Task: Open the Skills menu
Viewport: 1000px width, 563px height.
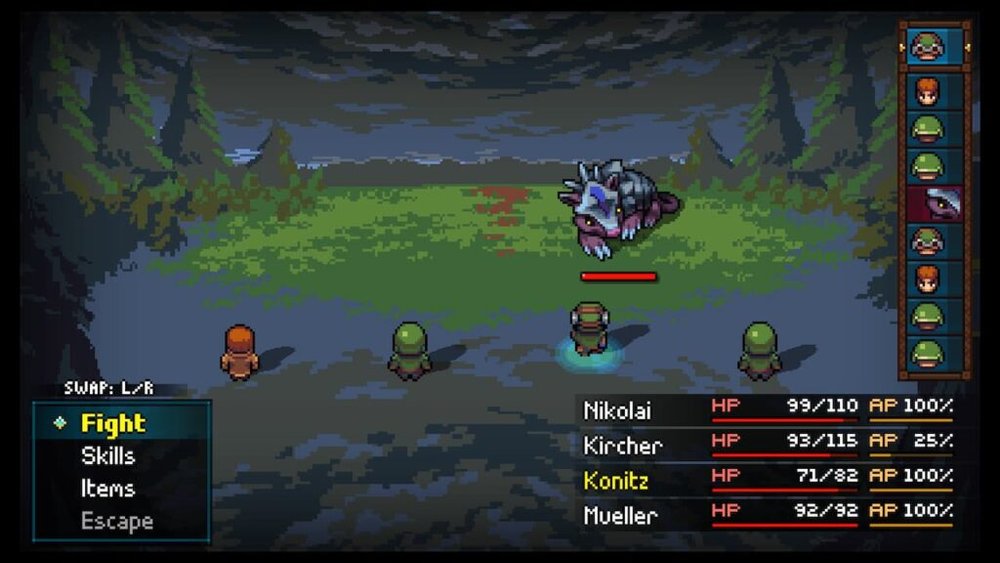Action: 108,456
